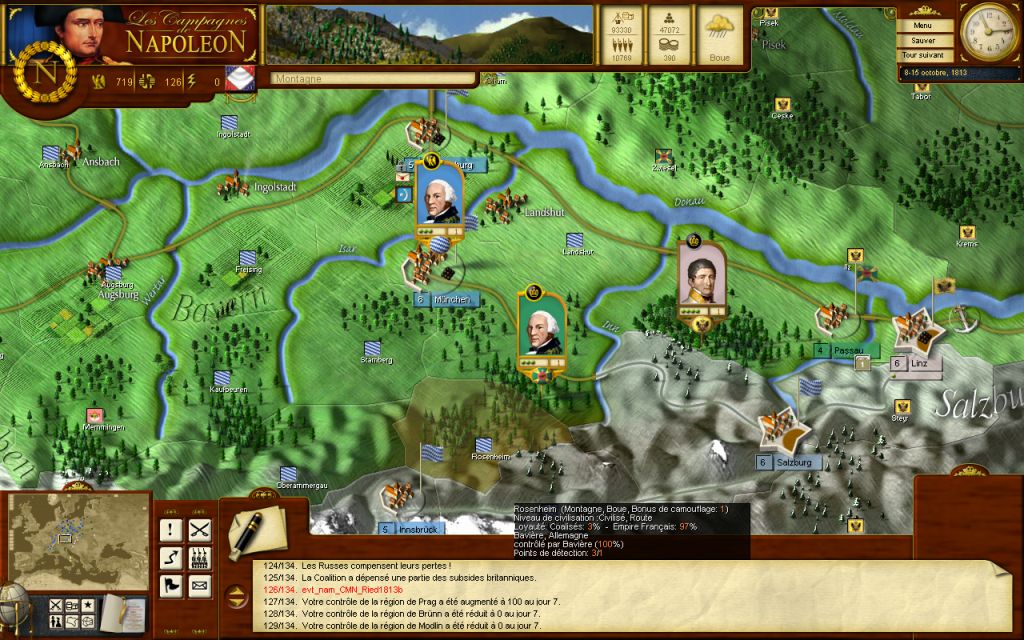Select the marching soldiers filter icon
This screenshot has width=1024, height=640.
click(x=199, y=558)
